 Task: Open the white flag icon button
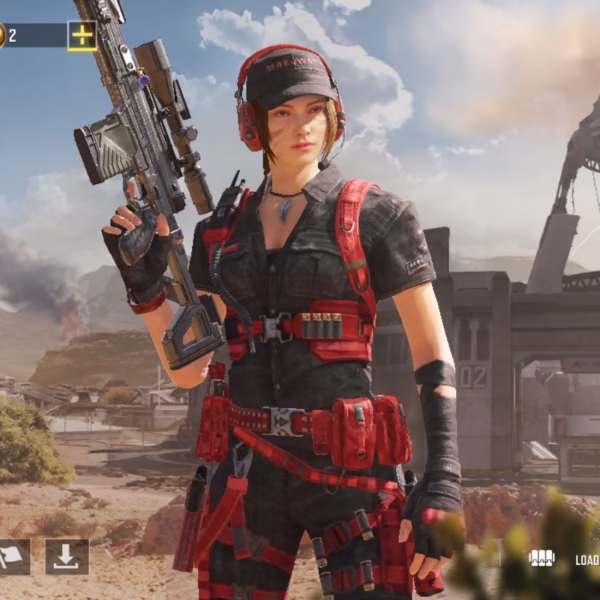(12, 558)
